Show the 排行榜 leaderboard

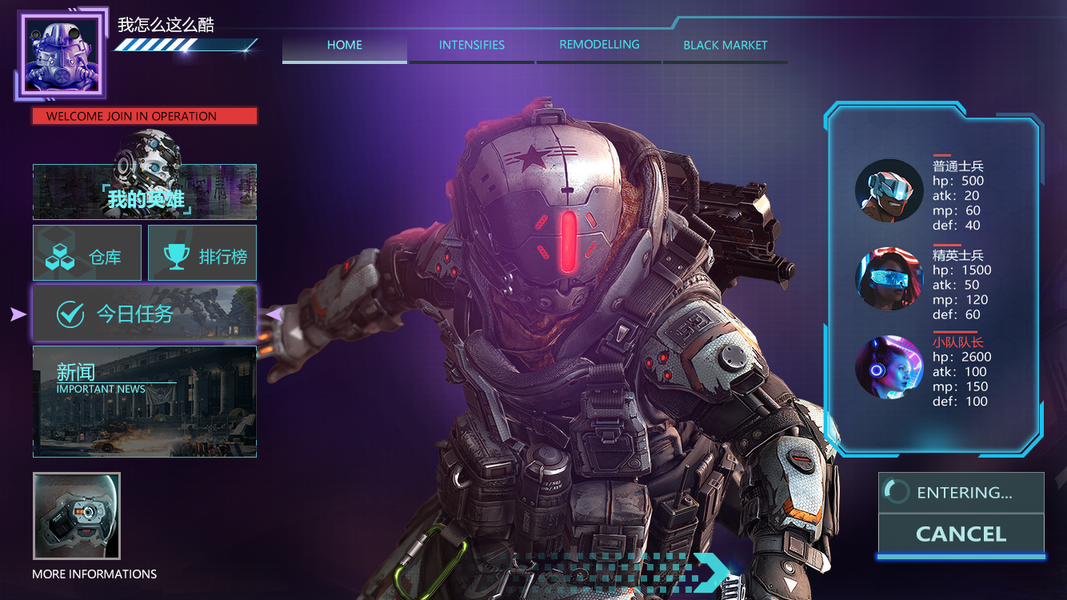coord(202,254)
